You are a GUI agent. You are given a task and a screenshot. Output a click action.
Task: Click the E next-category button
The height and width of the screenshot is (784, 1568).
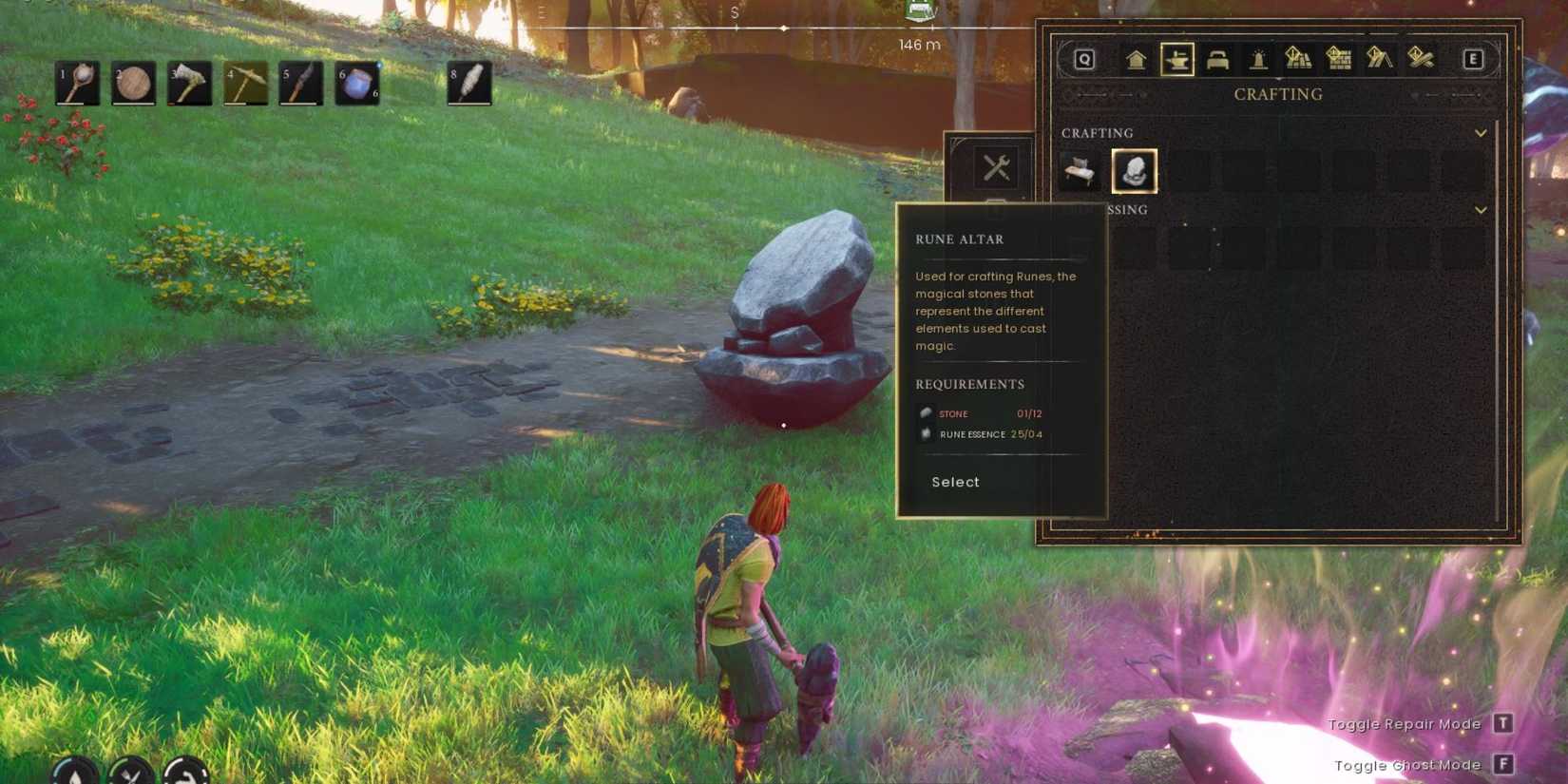1473,59
